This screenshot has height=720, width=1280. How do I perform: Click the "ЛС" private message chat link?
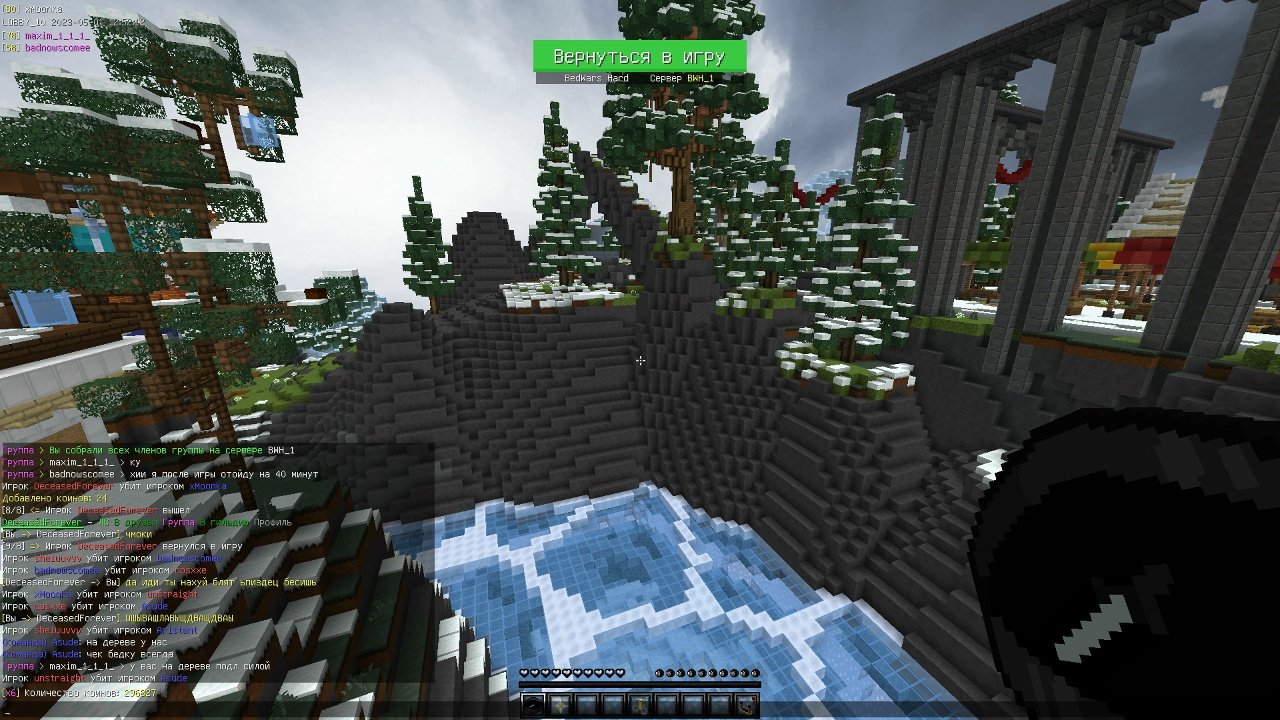click(103, 522)
